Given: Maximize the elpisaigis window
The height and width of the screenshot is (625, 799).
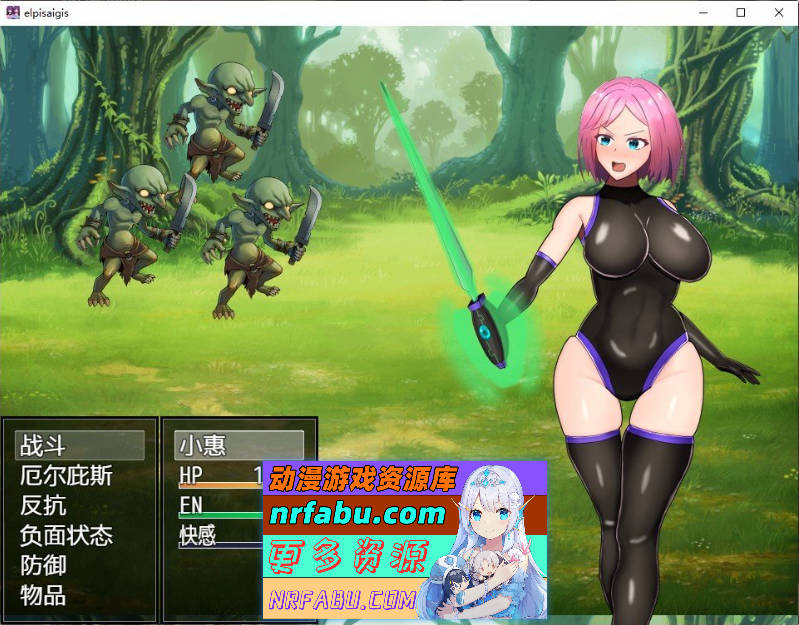Looking at the screenshot, I should (741, 13).
